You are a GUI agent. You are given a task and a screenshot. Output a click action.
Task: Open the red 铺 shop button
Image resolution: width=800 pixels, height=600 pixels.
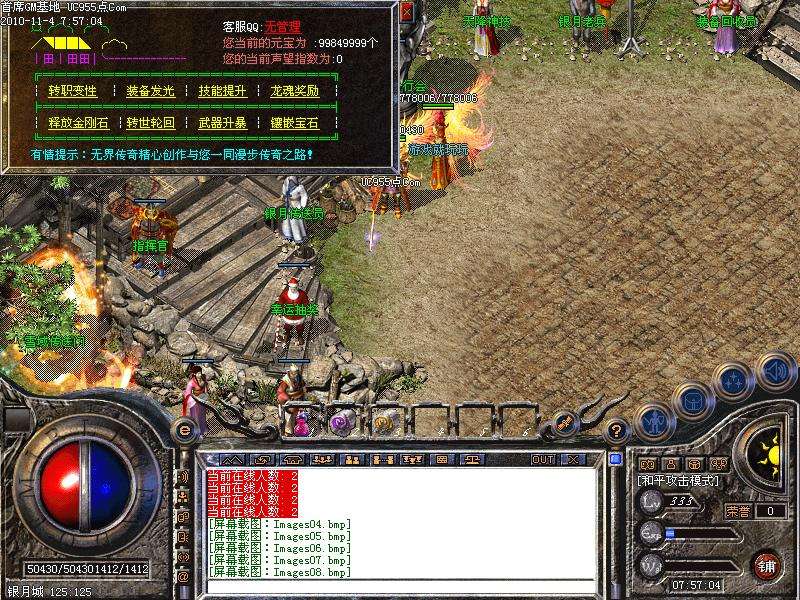pos(766,565)
